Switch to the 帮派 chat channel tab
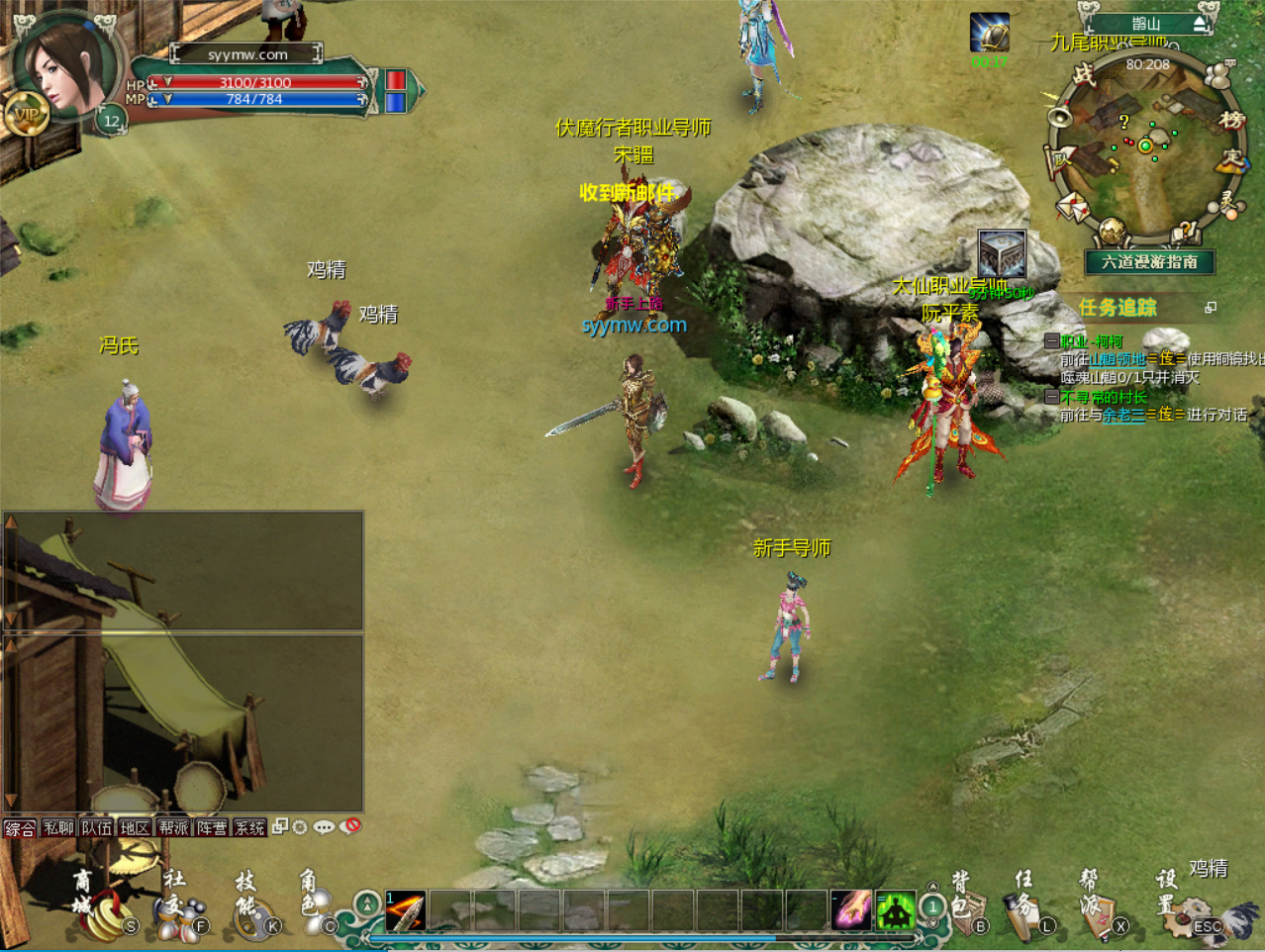The image size is (1265, 952). (173, 828)
